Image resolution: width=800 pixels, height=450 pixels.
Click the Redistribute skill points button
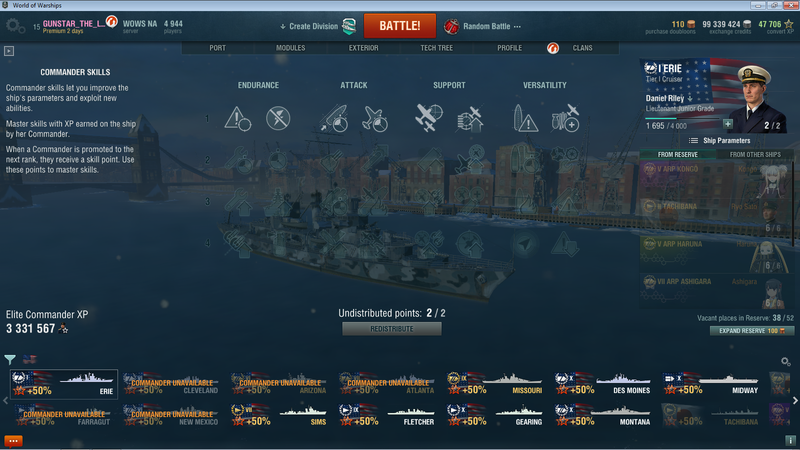coord(391,329)
